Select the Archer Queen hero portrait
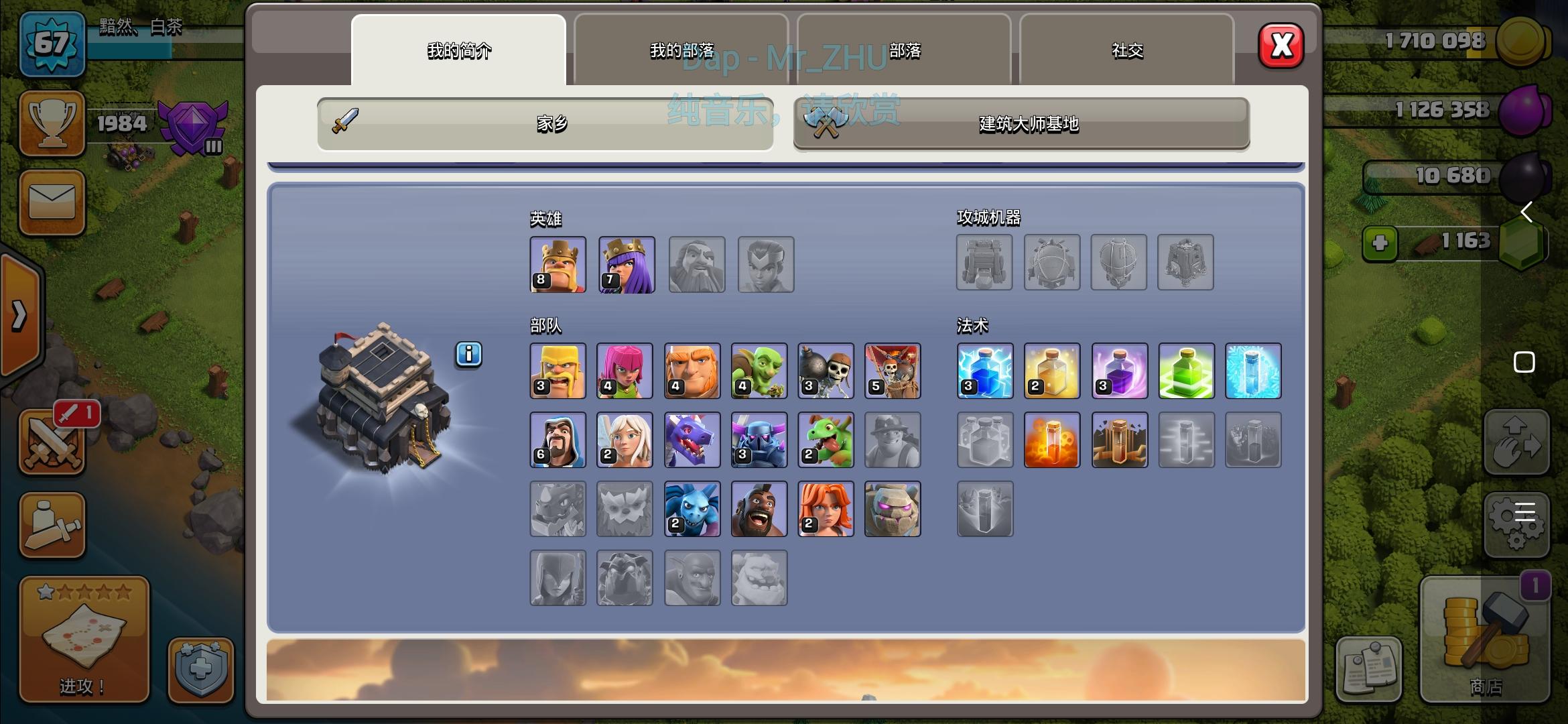 pyautogui.click(x=625, y=264)
